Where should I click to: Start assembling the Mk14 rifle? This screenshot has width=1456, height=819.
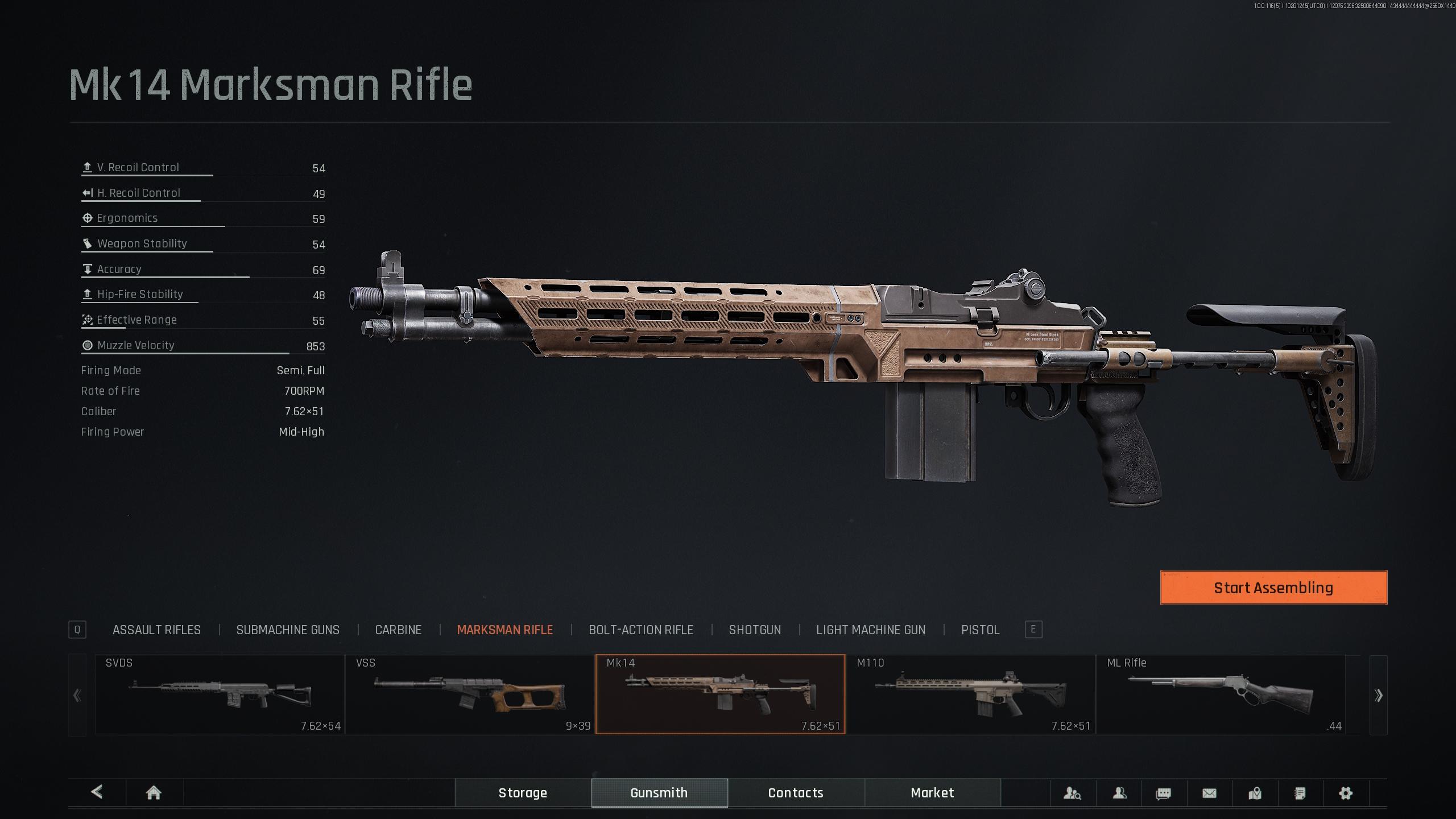[1273, 588]
